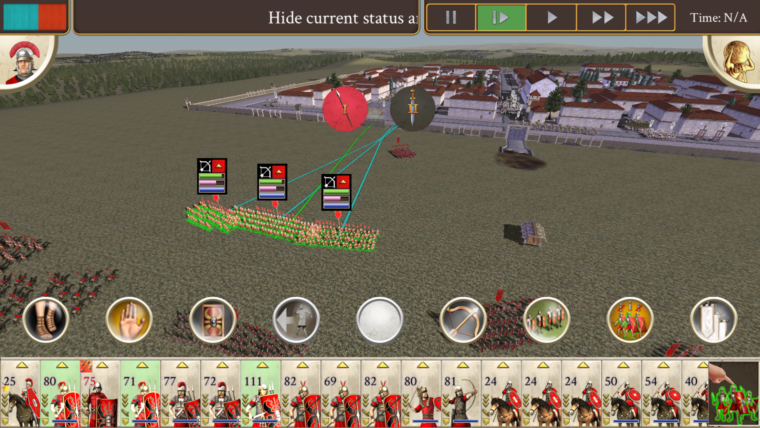The image size is (760, 428).
Task: Select the unit card with 69 soldiers
Action: click(x=340, y=394)
